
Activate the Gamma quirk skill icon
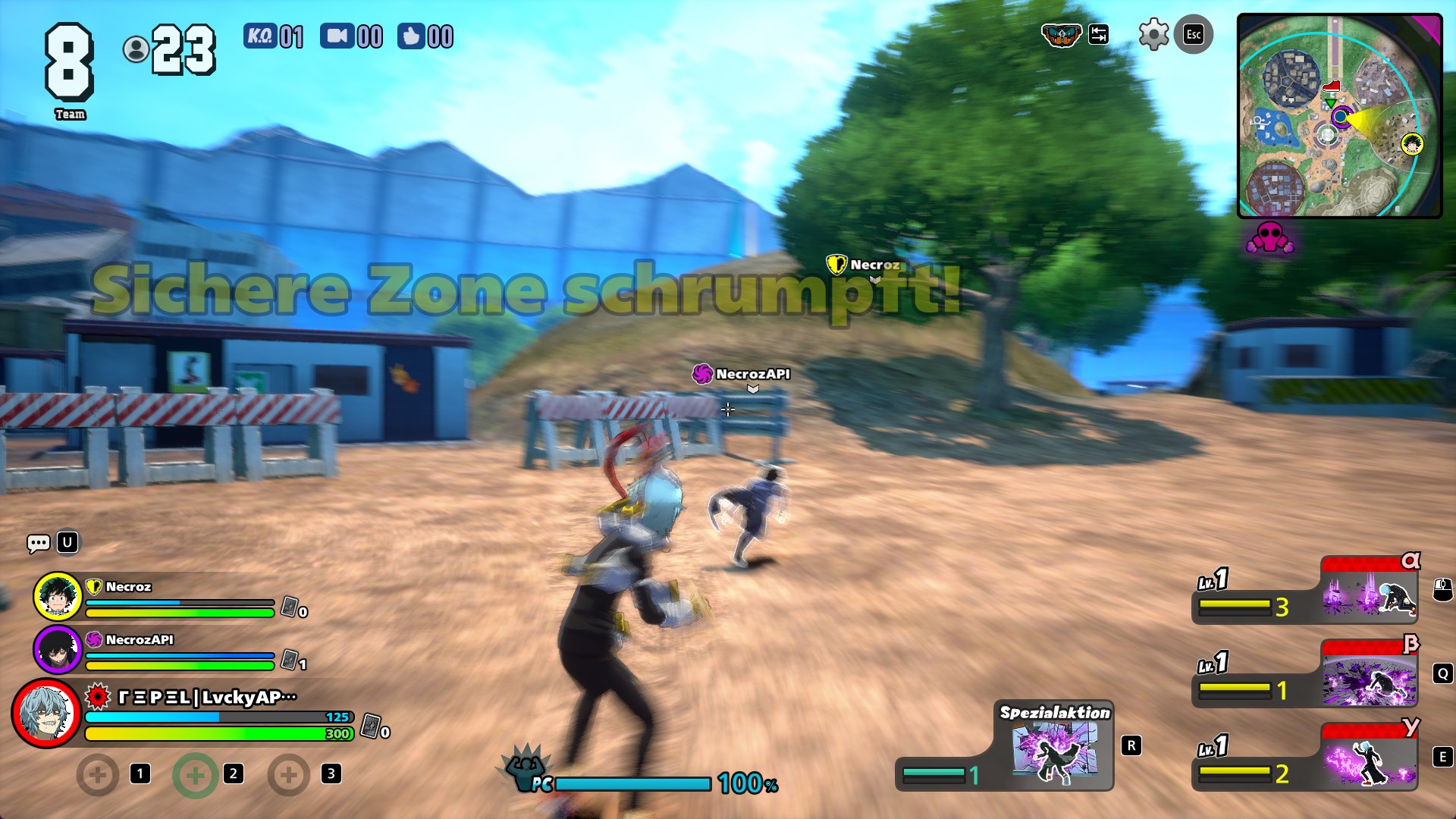coord(1369,760)
